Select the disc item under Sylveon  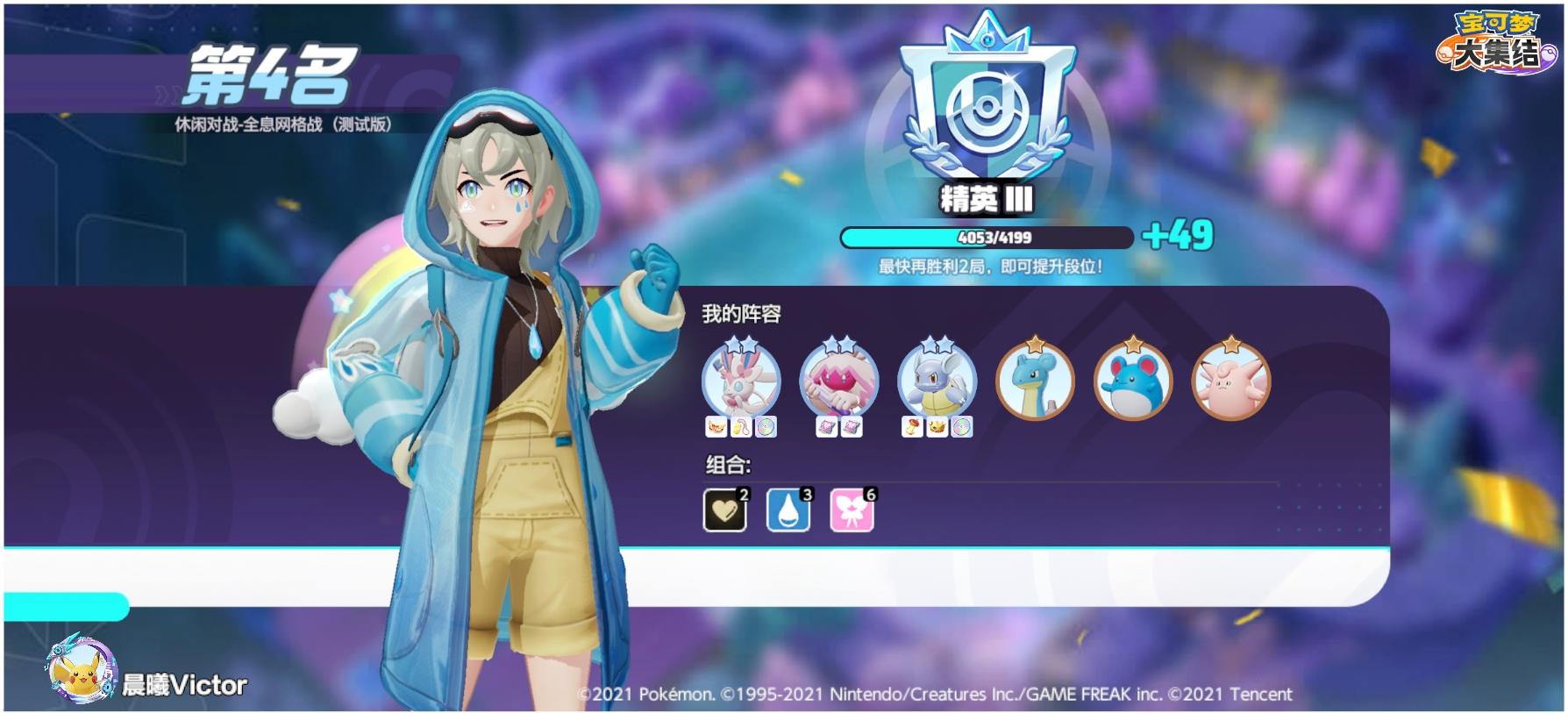[x=766, y=428]
